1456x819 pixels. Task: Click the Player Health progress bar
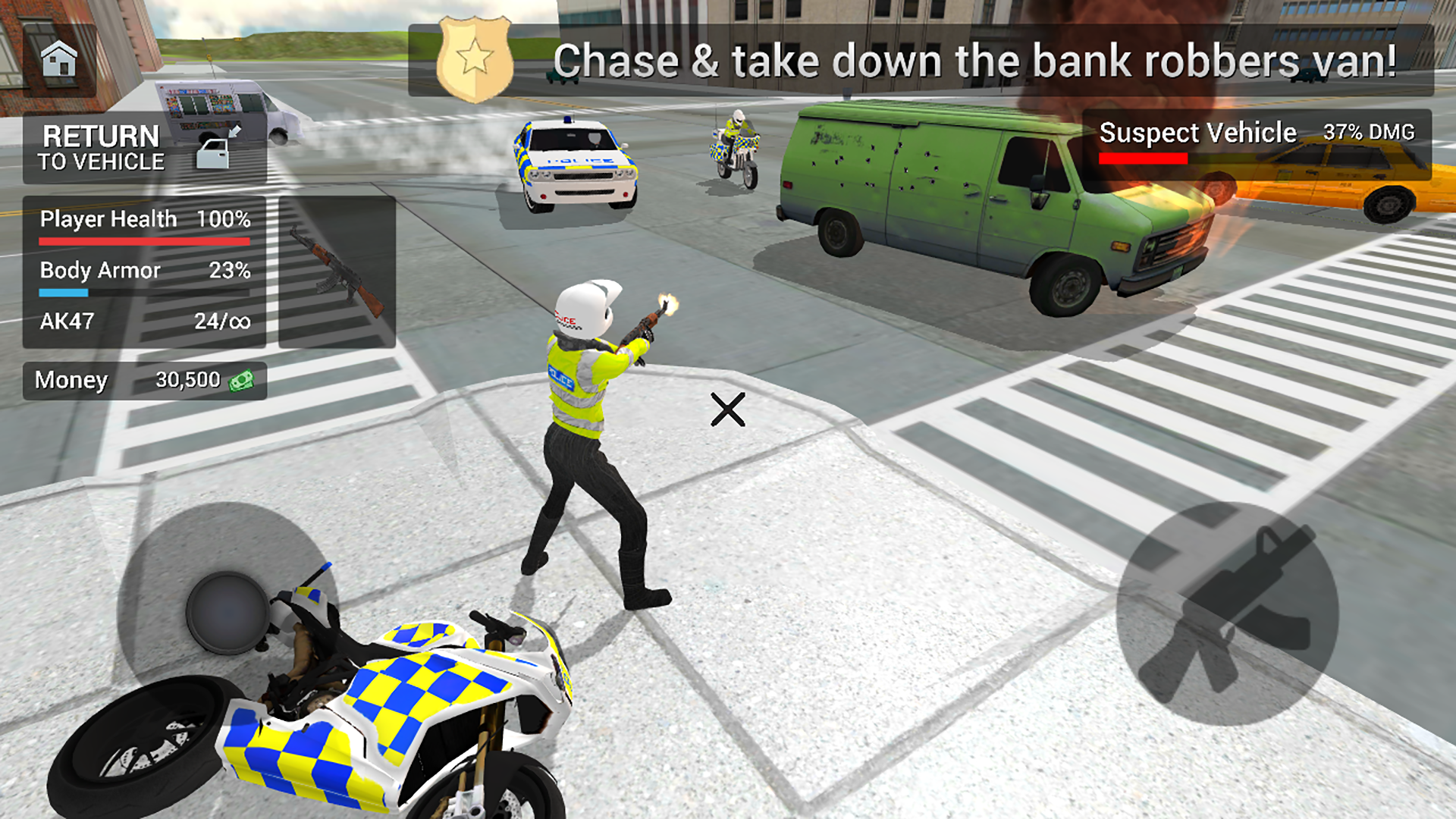144,241
